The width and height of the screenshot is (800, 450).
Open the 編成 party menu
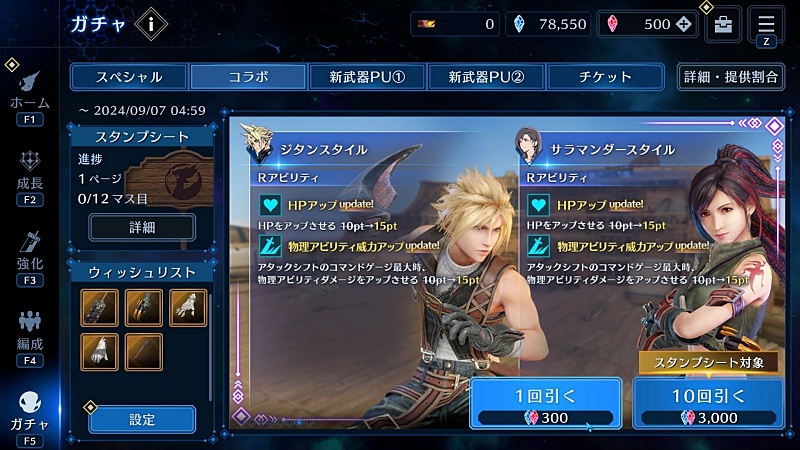[x=29, y=336]
